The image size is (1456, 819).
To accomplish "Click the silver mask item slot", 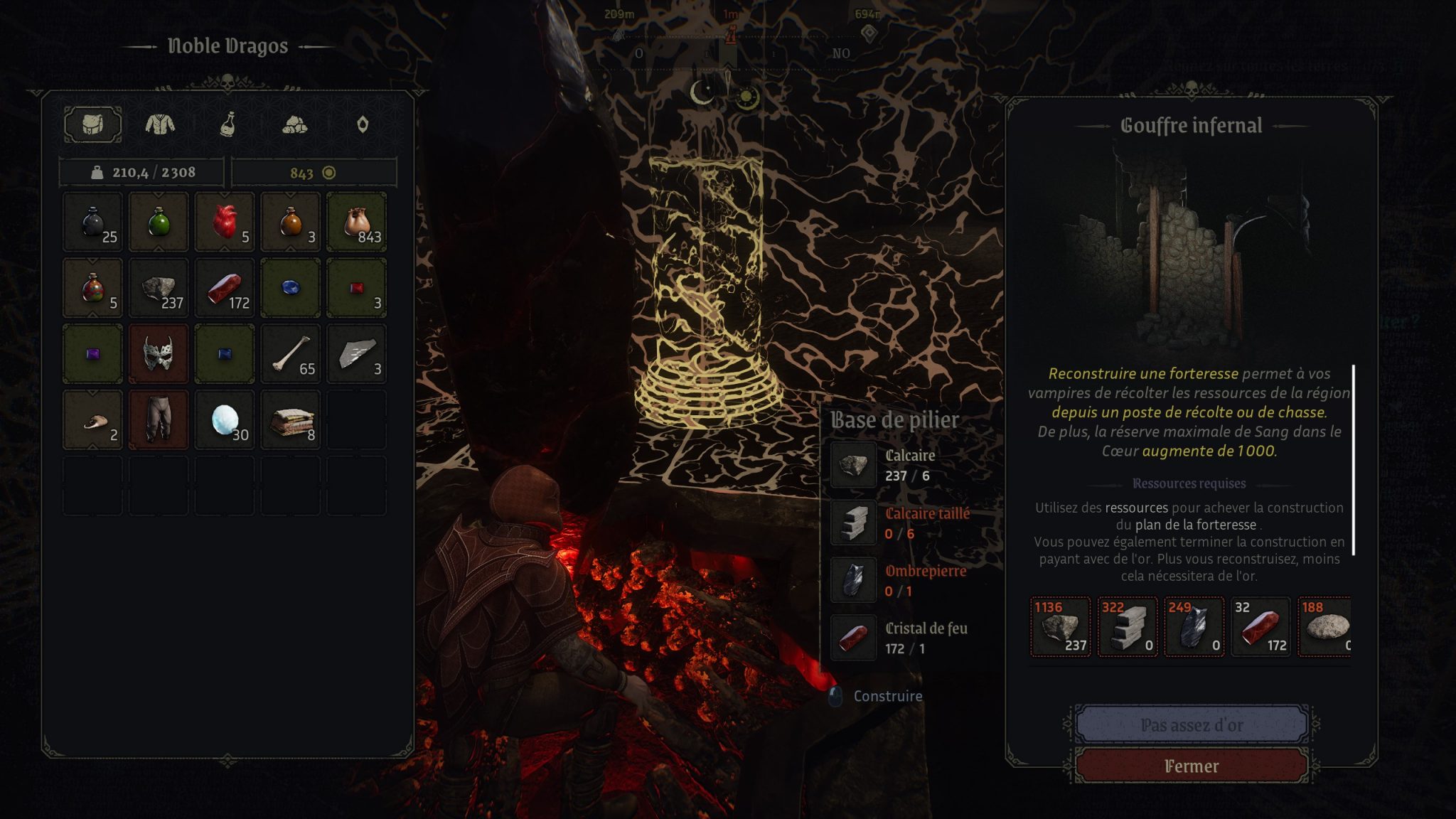I will [159, 354].
